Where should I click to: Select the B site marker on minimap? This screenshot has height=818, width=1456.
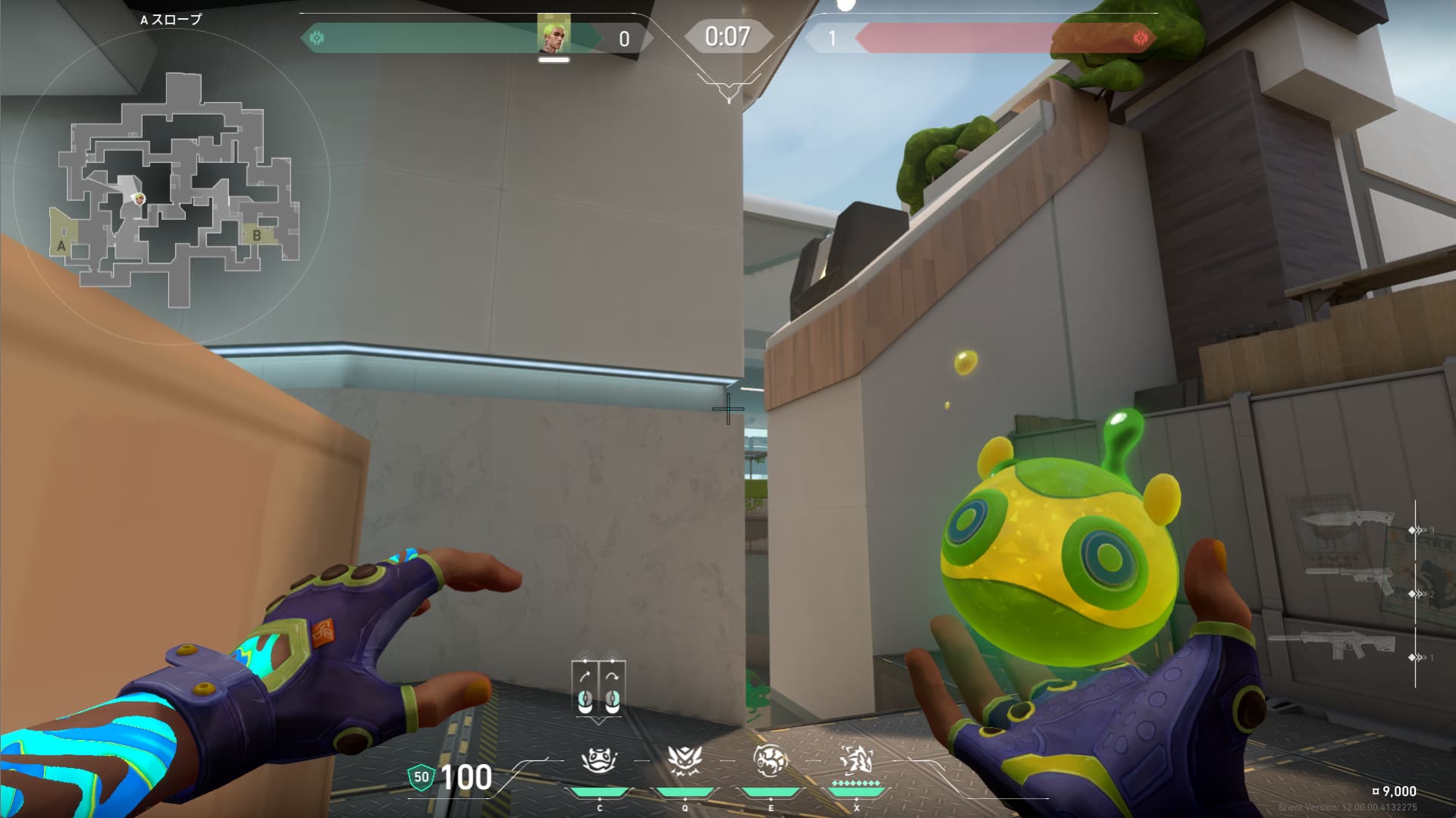tap(256, 235)
